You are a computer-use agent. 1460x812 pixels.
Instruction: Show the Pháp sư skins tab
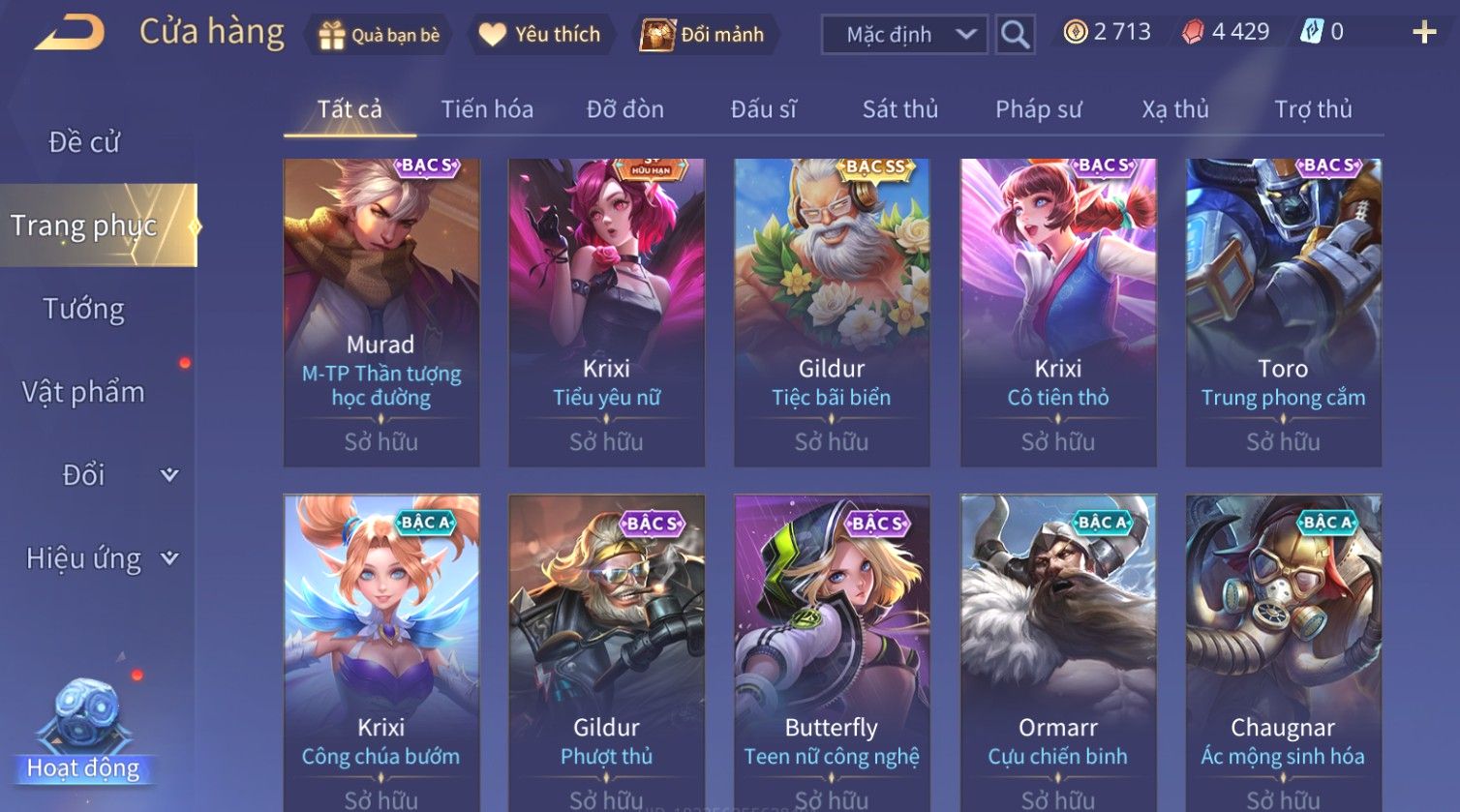point(1038,109)
